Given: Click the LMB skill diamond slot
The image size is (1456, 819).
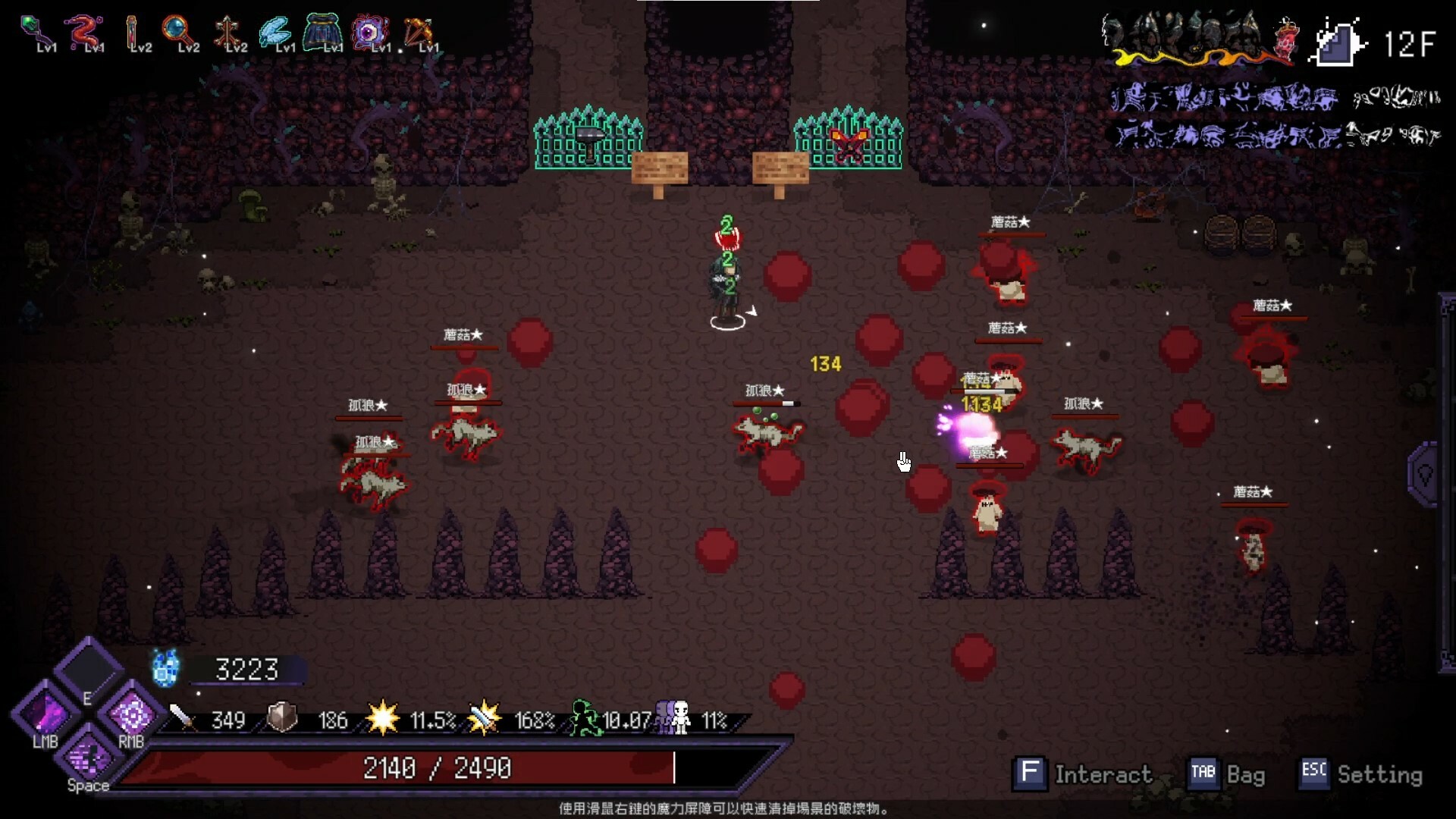Looking at the screenshot, I should pyautogui.click(x=44, y=717).
